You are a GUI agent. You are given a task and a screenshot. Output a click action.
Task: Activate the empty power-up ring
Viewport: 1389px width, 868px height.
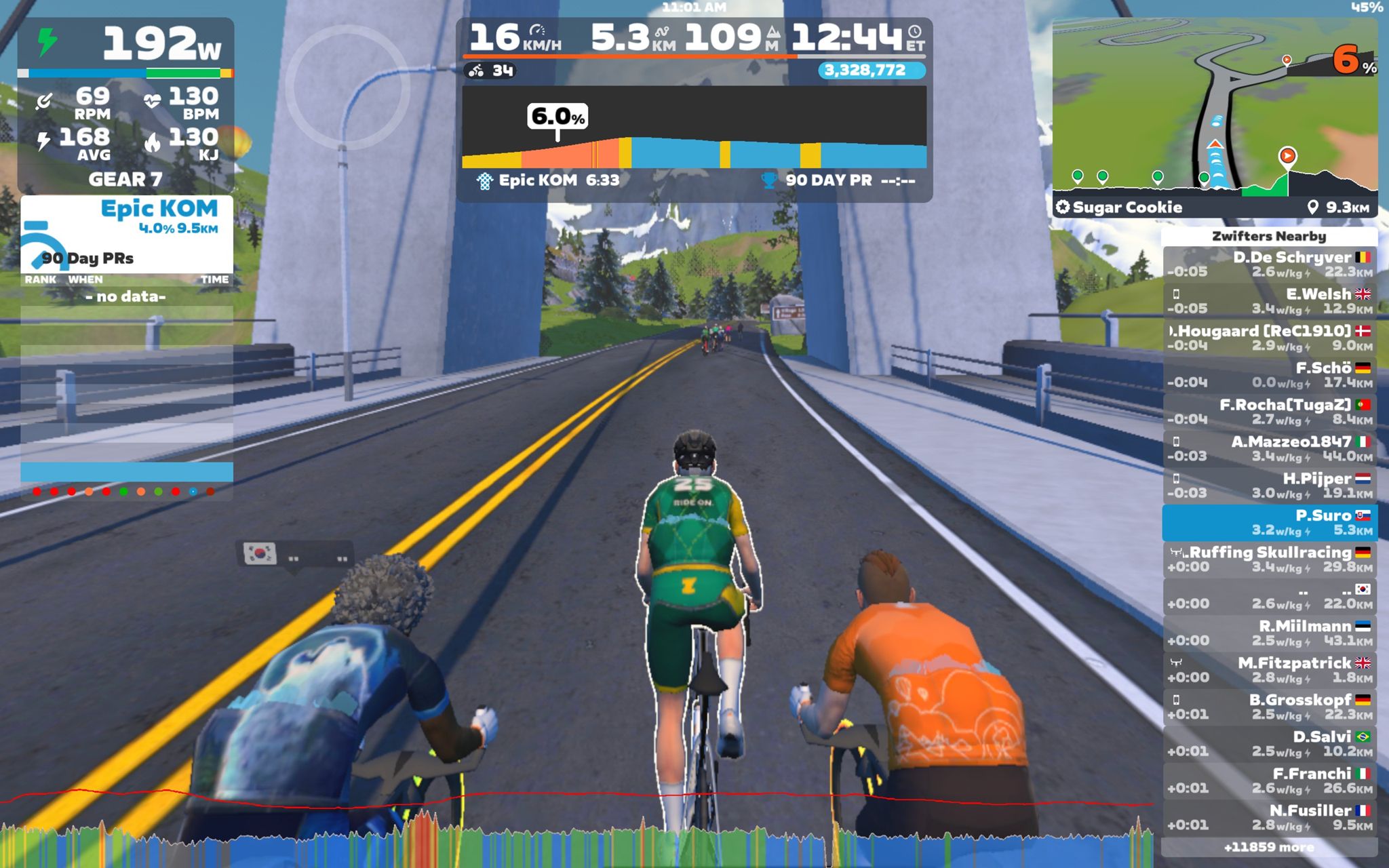tap(347, 86)
